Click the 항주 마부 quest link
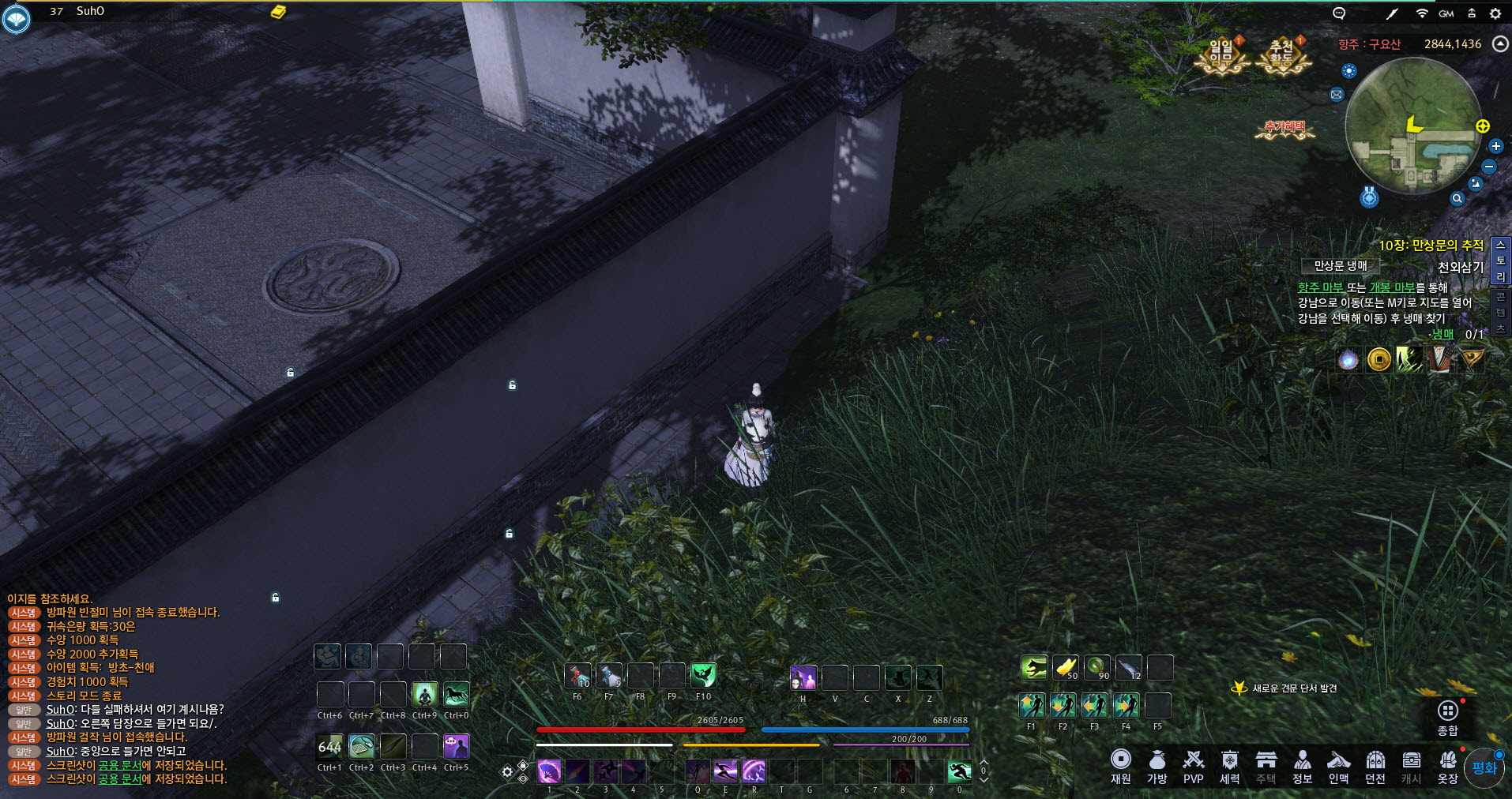The image size is (1512, 799). click(1320, 287)
